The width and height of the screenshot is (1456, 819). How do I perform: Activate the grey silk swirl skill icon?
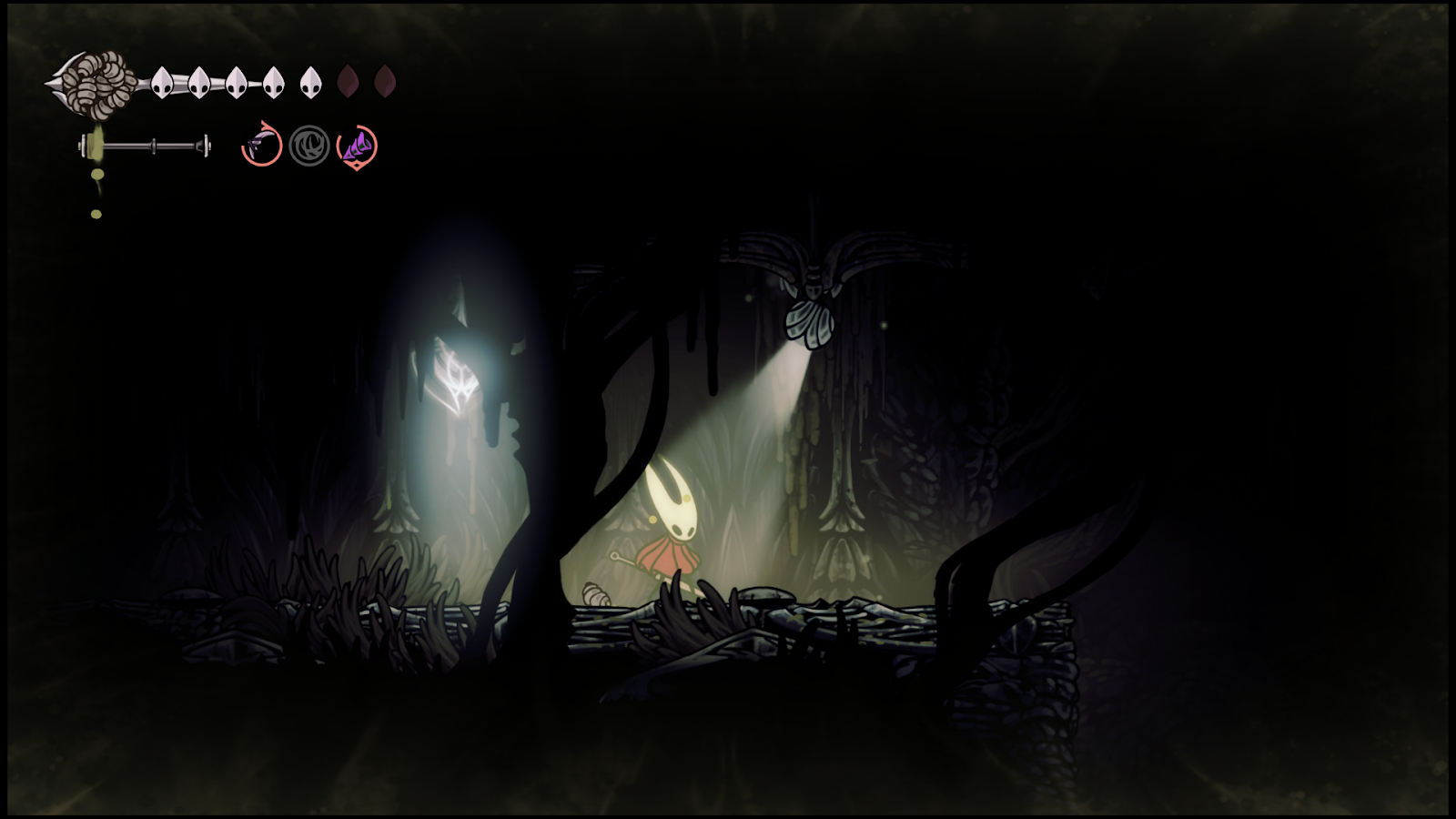(x=309, y=146)
